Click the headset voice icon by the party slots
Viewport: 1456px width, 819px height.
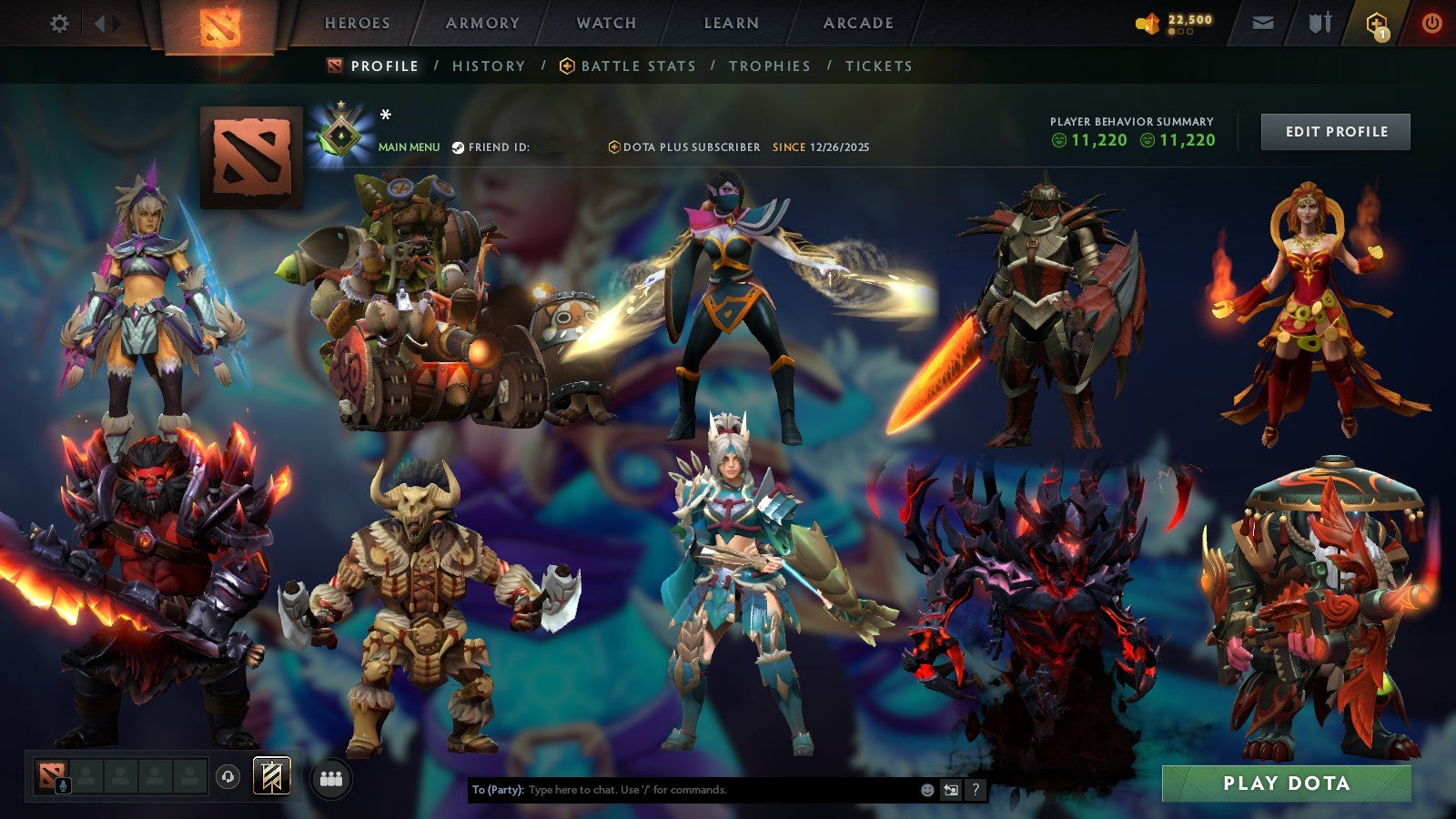pos(227,778)
